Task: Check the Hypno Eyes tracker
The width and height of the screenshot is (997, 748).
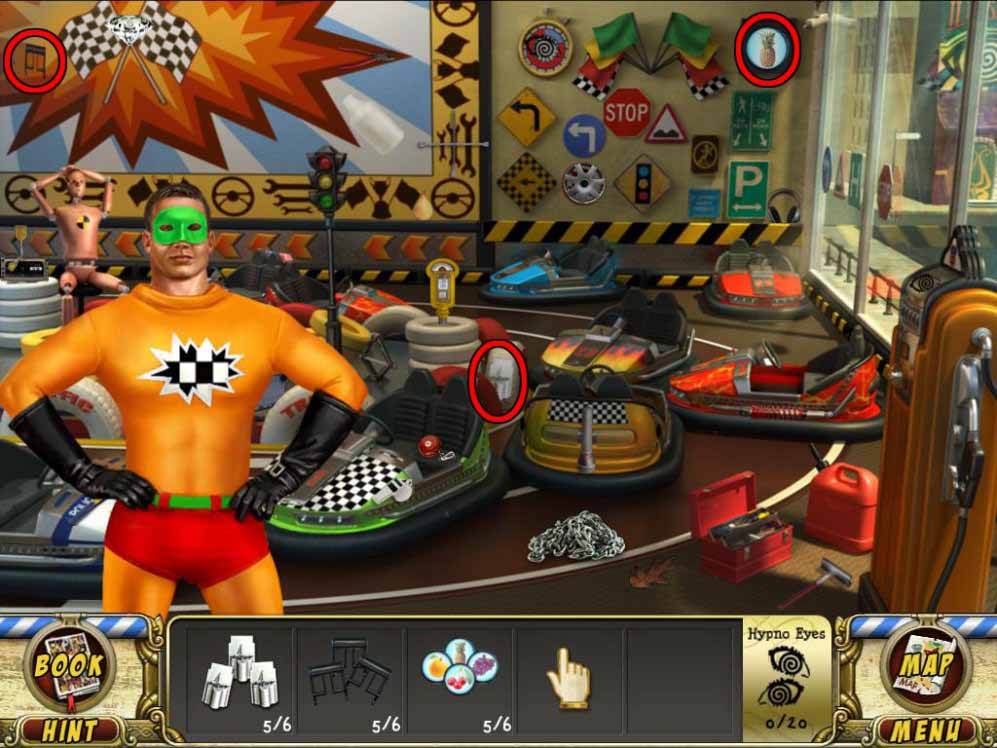Action: click(x=787, y=677)
